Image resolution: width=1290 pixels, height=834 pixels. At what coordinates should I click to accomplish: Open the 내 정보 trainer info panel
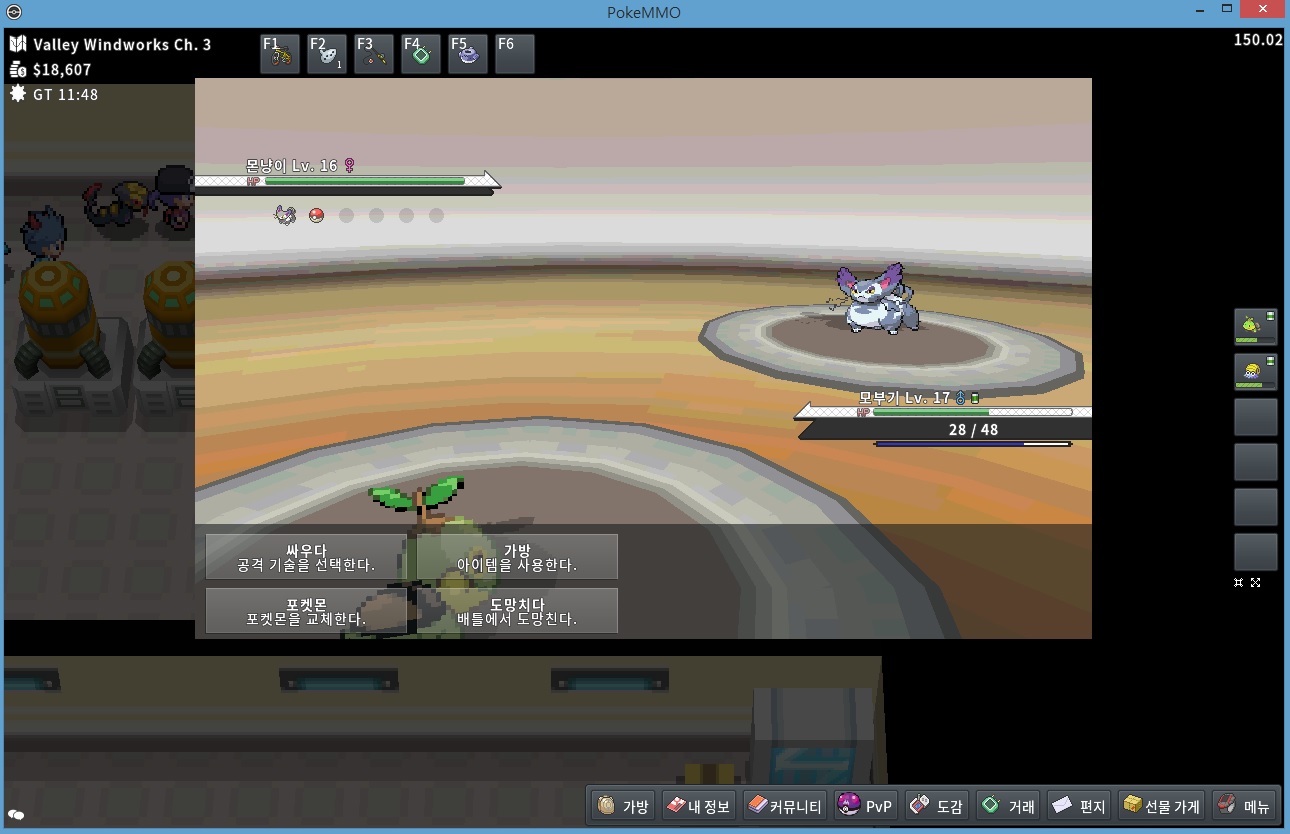click(698, 806)
